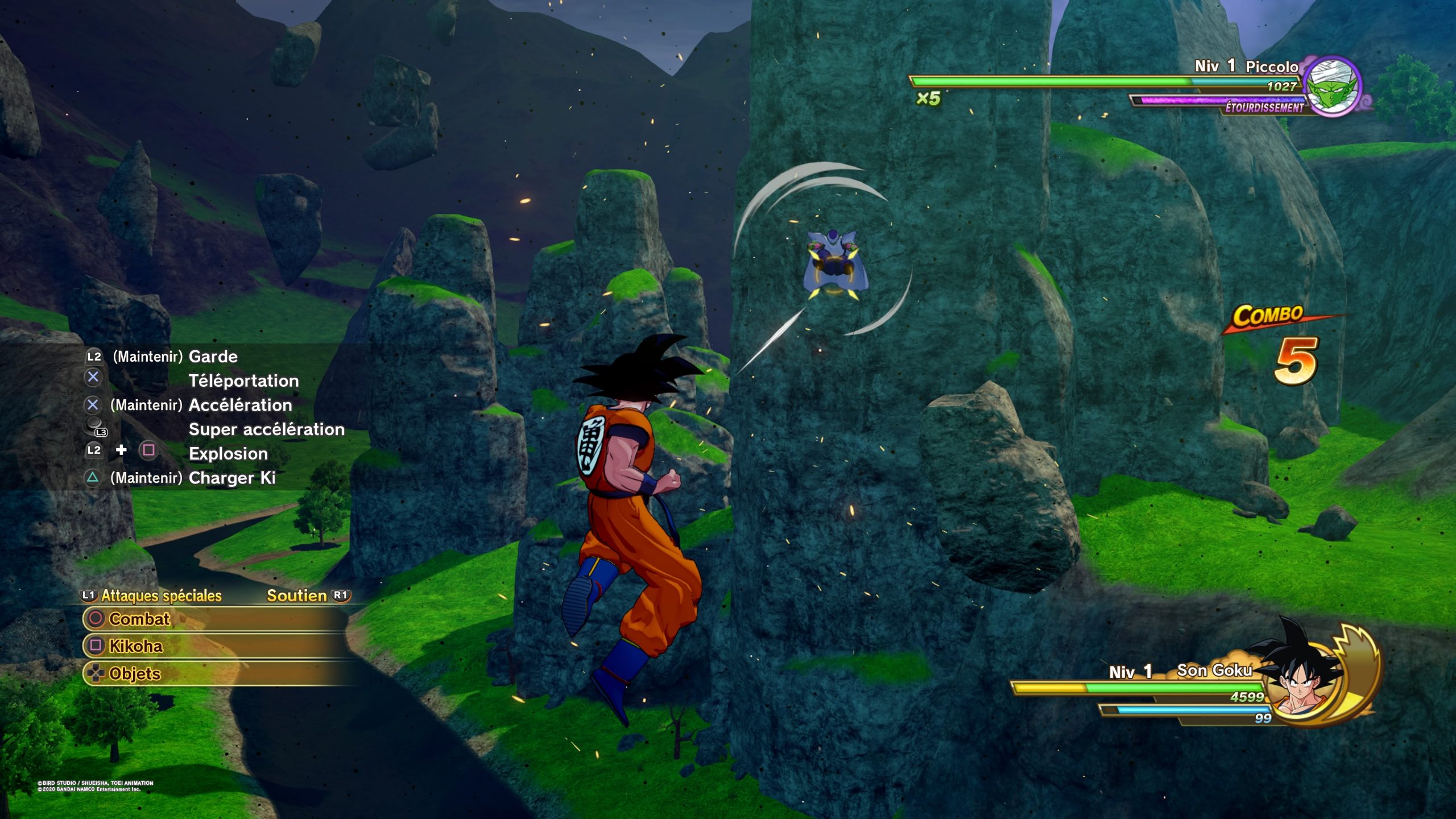This screenshot has width=1456, height=819.
Task: Open the Attaques spéciales palette
Action: click(x=151, y=595)
